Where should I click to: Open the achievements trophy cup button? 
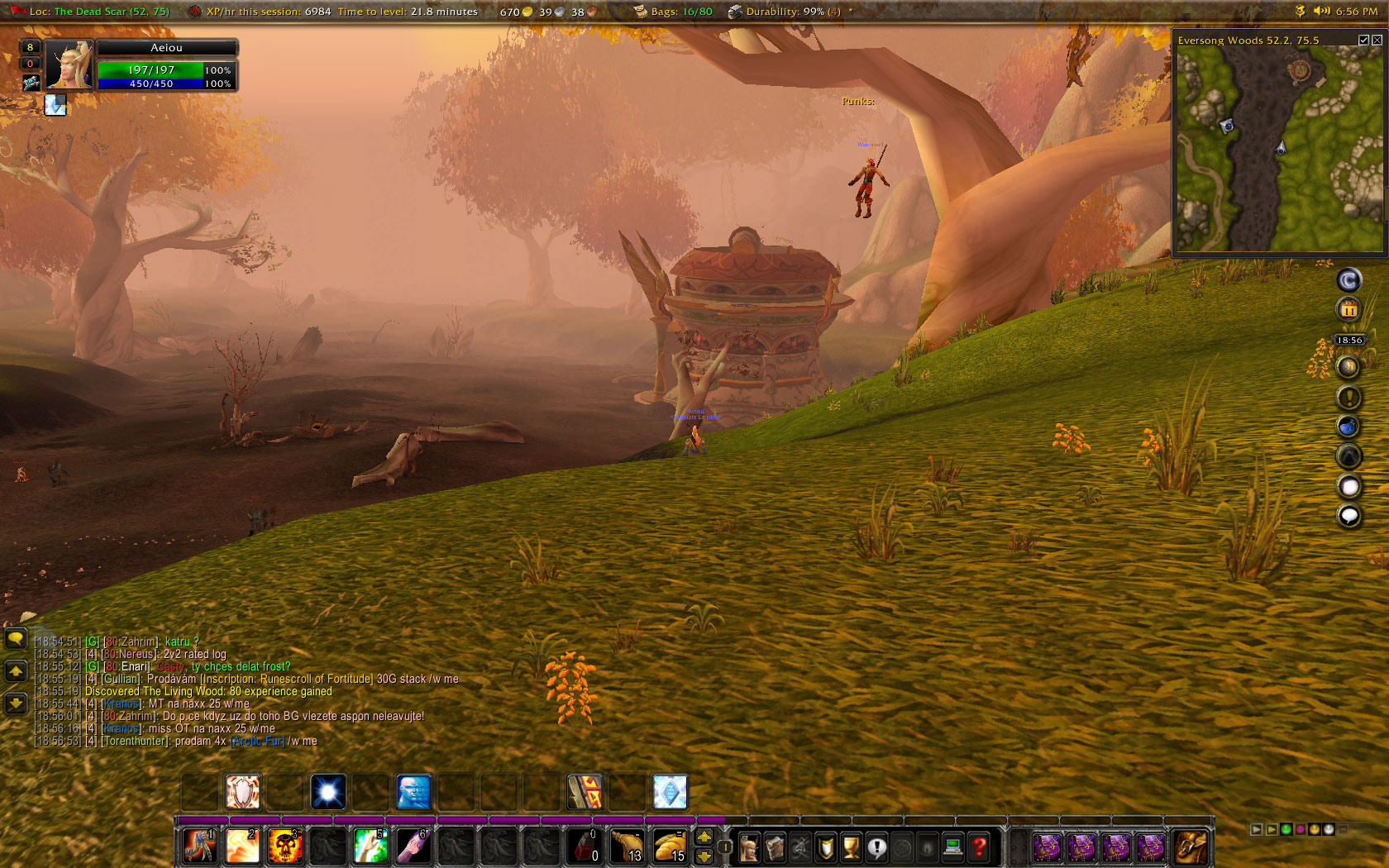[x=851, y=847]
